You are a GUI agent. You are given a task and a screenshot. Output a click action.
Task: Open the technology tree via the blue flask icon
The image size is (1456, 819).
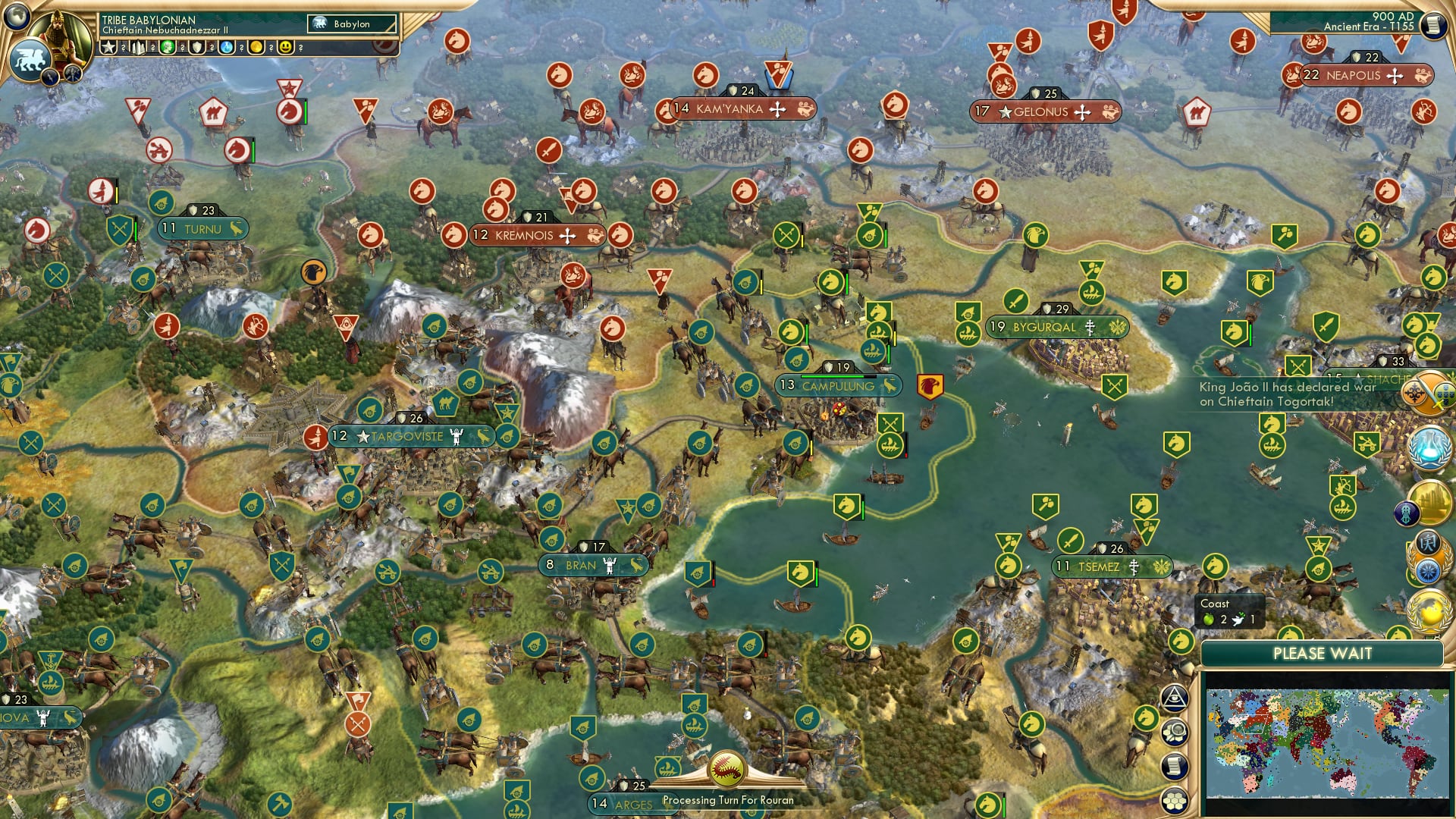click(x=1426, y=447)
